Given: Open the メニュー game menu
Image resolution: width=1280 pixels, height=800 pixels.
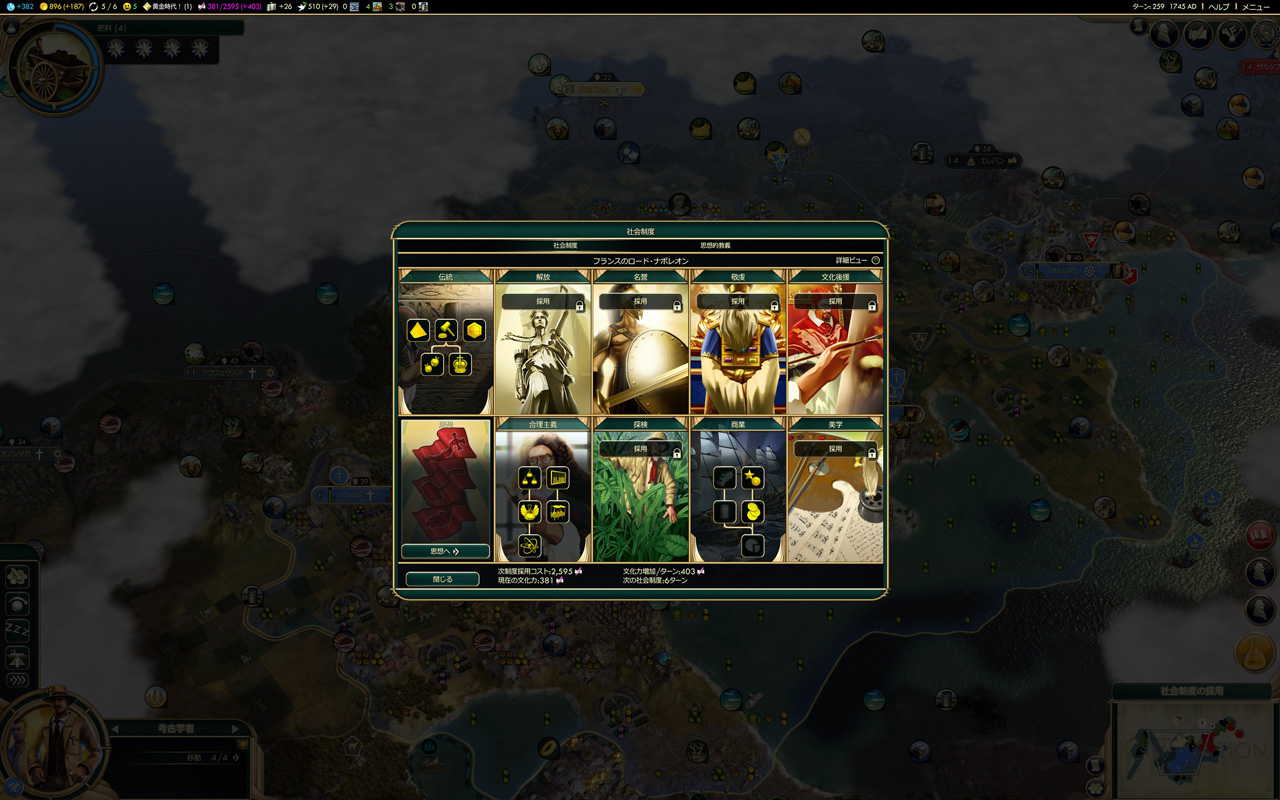Looking at the screenshot, I should 1255,6.
